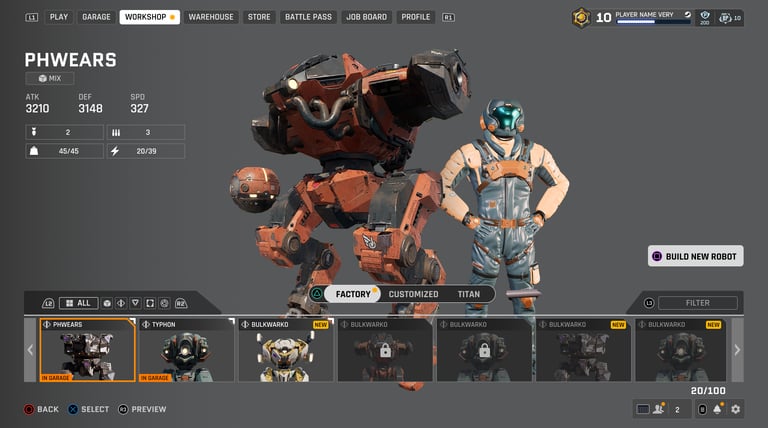Click the Filter search box
768x428 pixels.
tap(698, 303)
